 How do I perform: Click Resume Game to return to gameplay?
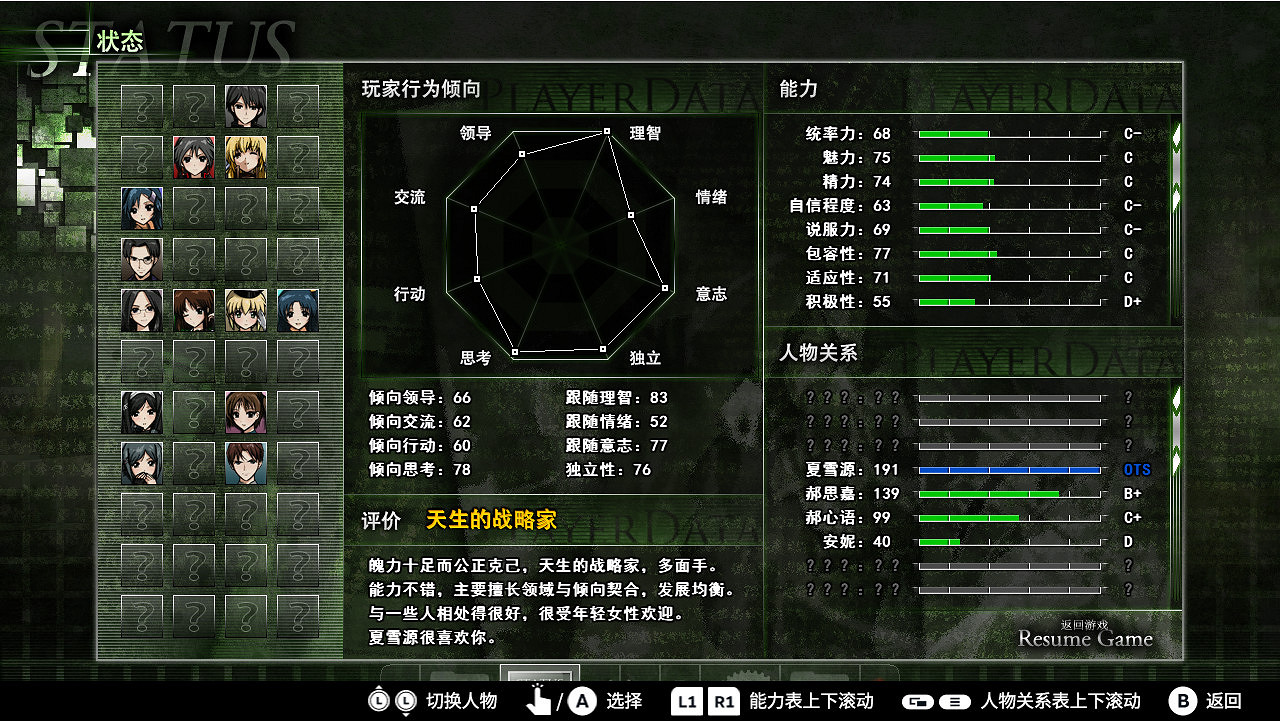1084,637
